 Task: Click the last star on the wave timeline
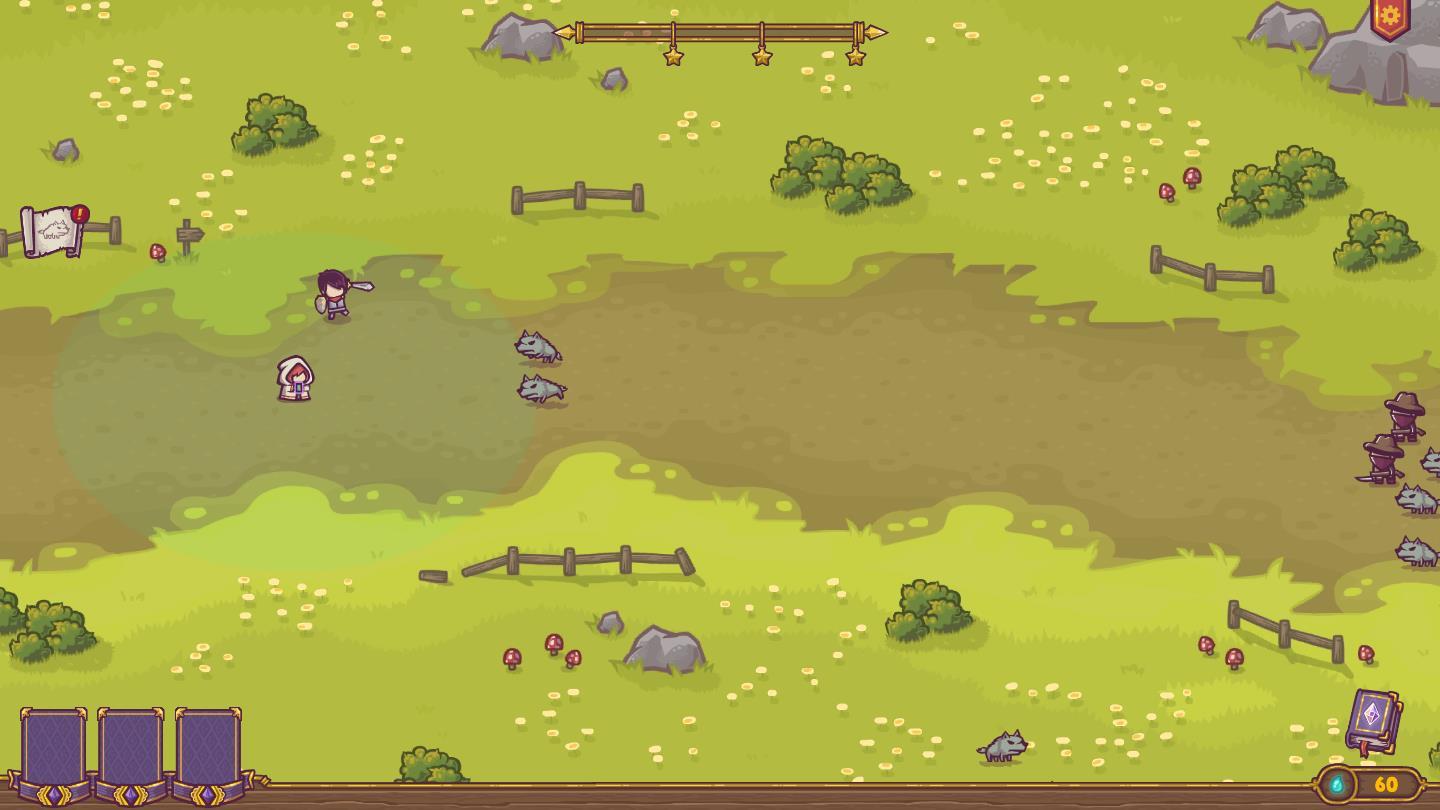point(856,55)
